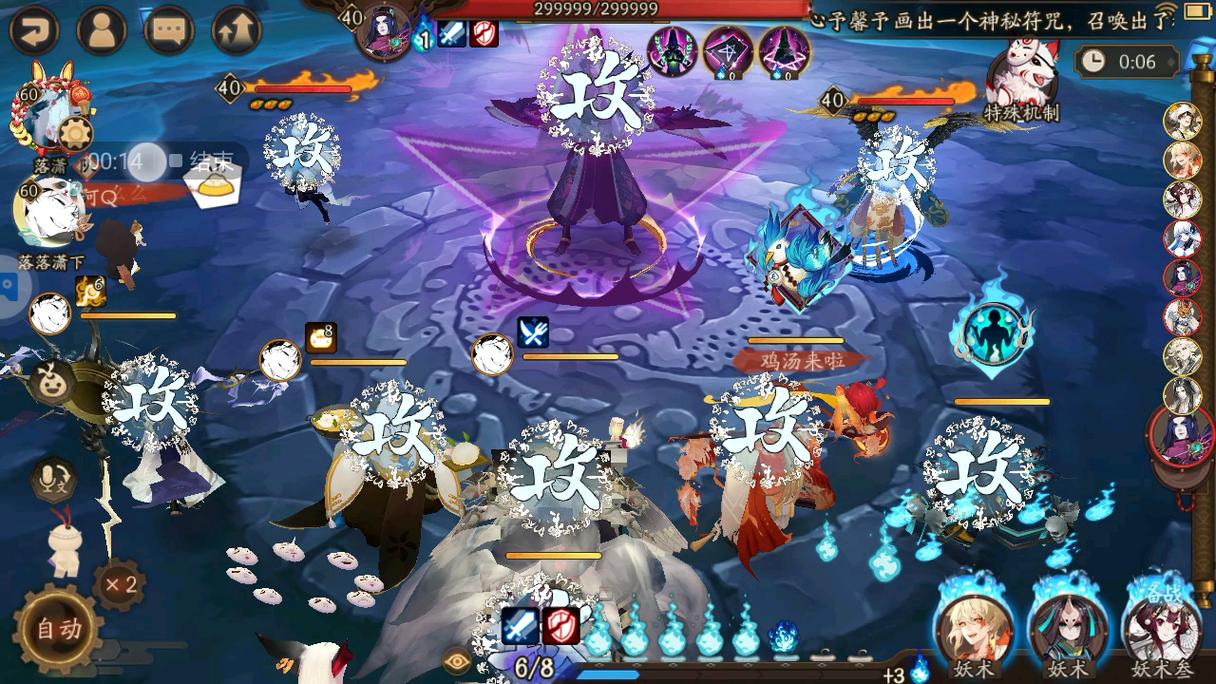This screenshot has width=1216, height=684.
Task: Tap the back arrow button
Action: point(34,30)
